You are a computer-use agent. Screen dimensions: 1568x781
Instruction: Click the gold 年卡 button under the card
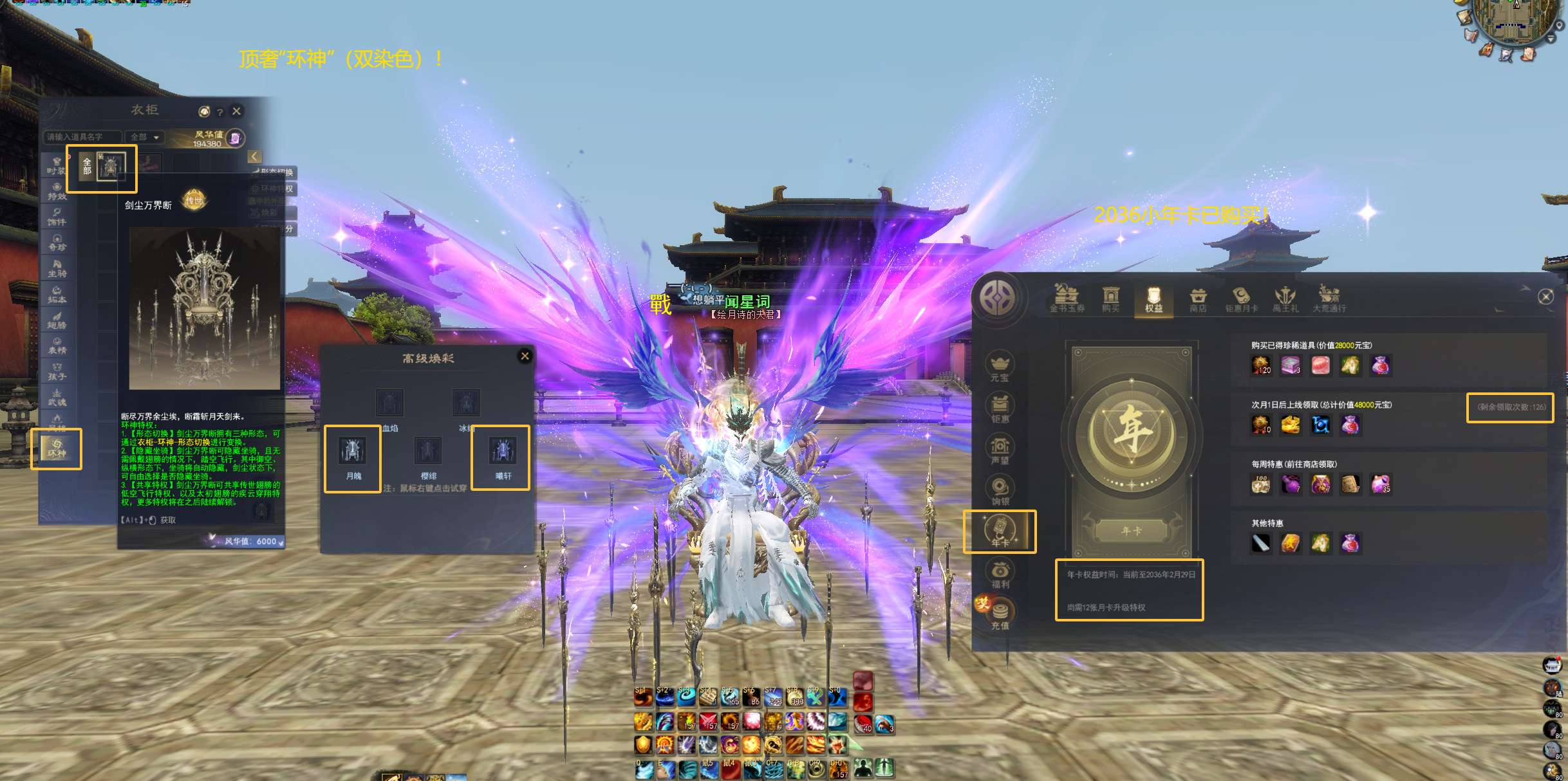tap(1131, 531)
